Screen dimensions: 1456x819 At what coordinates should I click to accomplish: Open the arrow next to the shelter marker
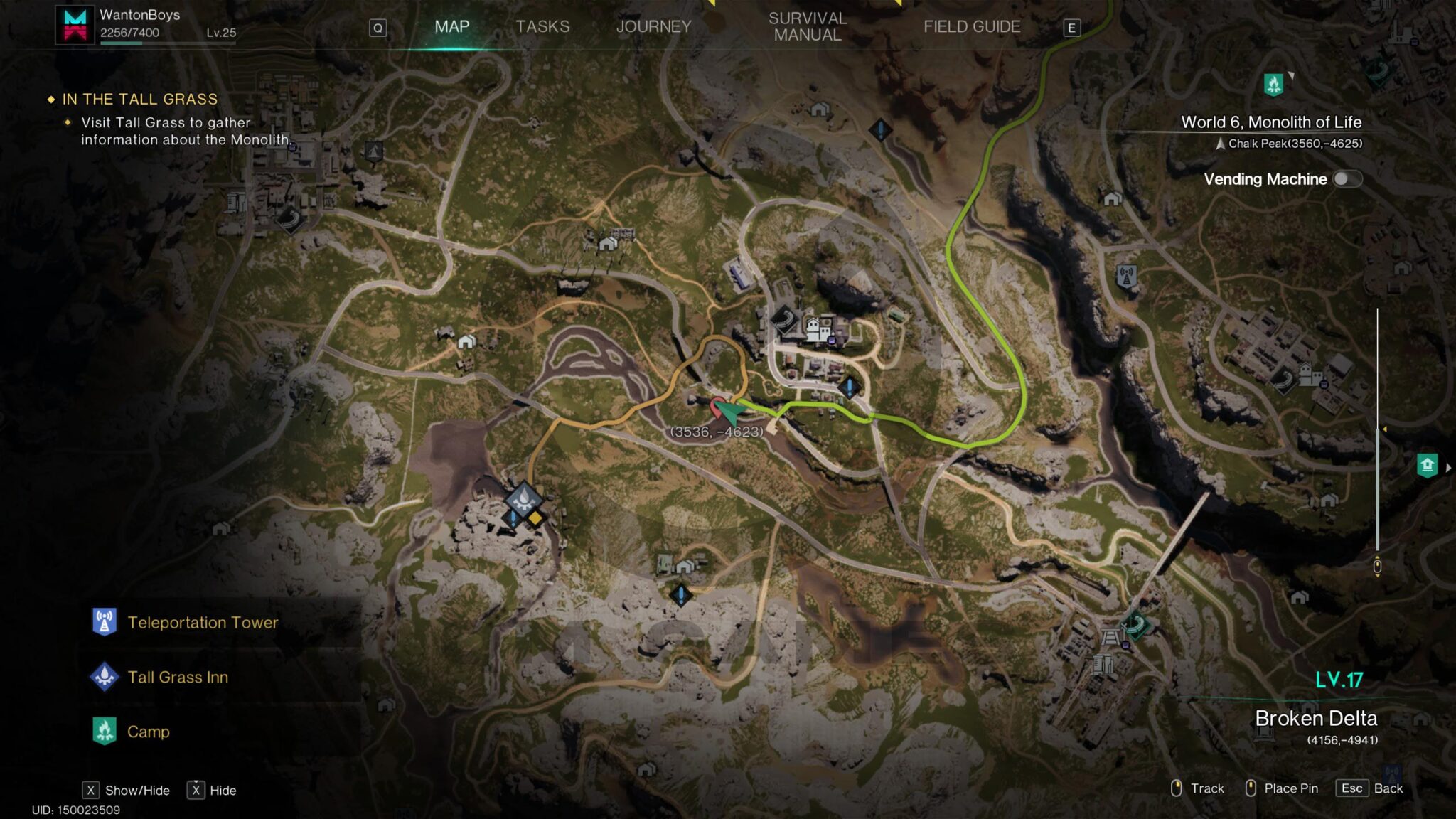point(1450,468)
